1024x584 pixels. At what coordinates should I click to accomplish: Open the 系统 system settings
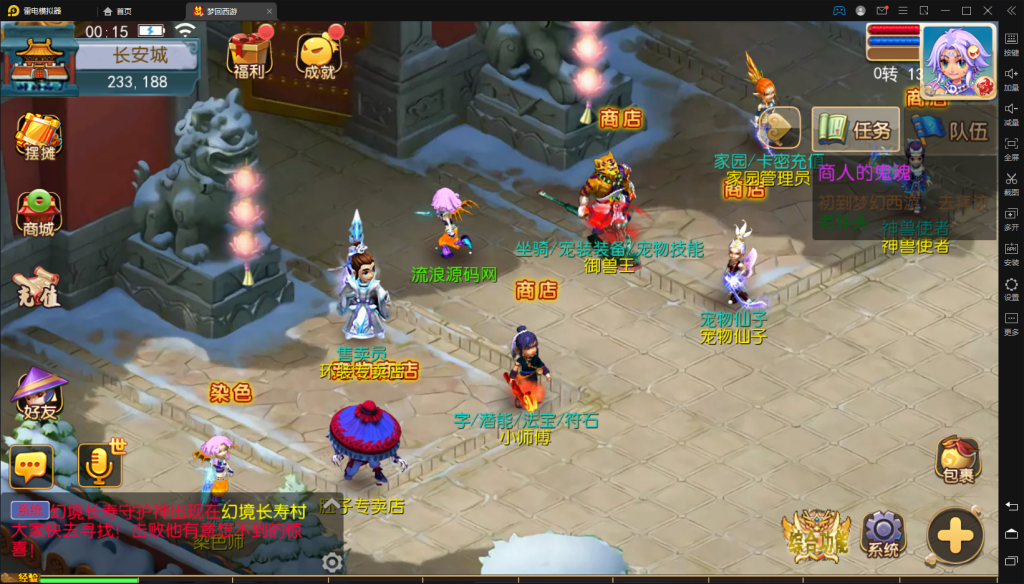click(883, 534)
